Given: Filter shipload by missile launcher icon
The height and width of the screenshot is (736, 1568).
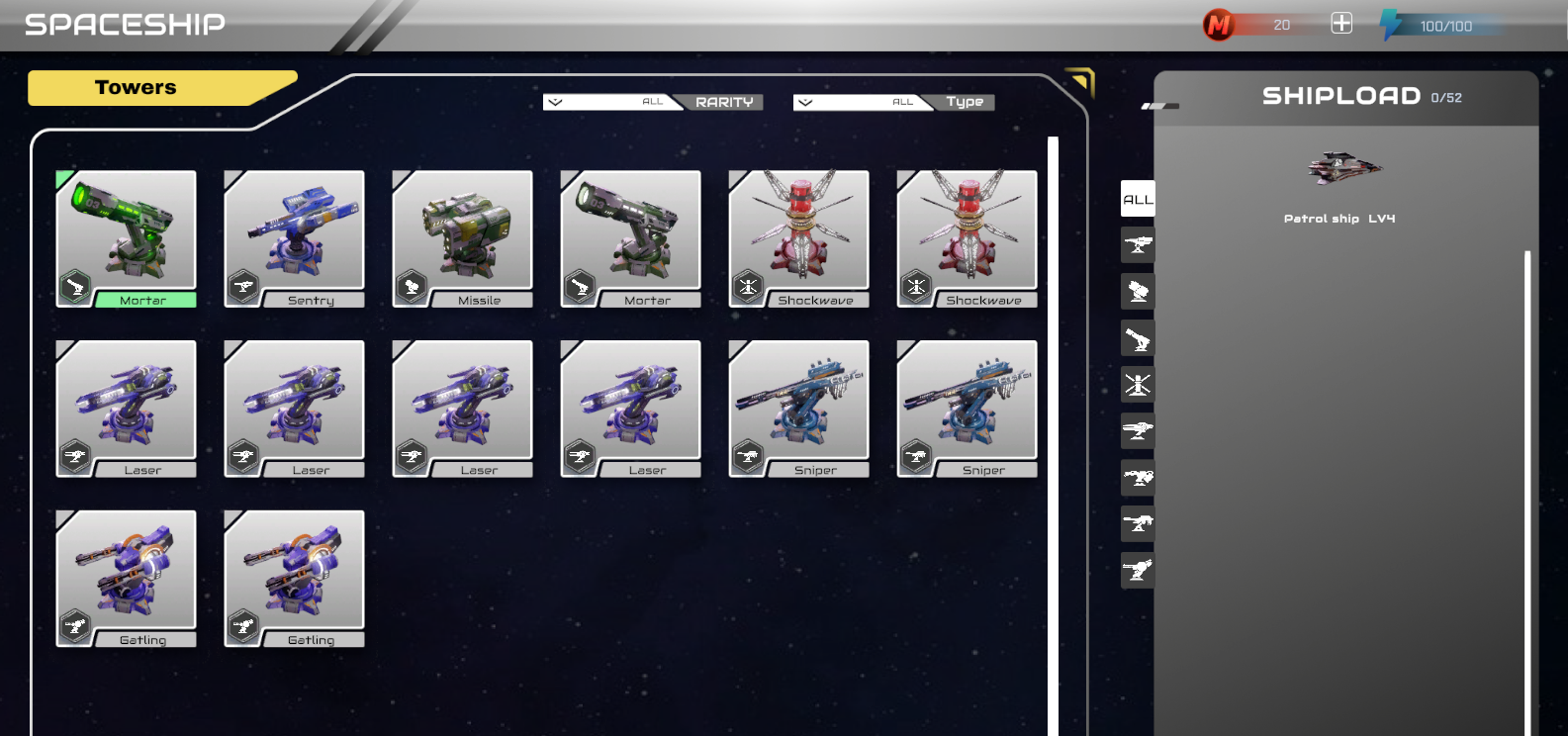Looking at the screenshot, I should [1138, 292].
